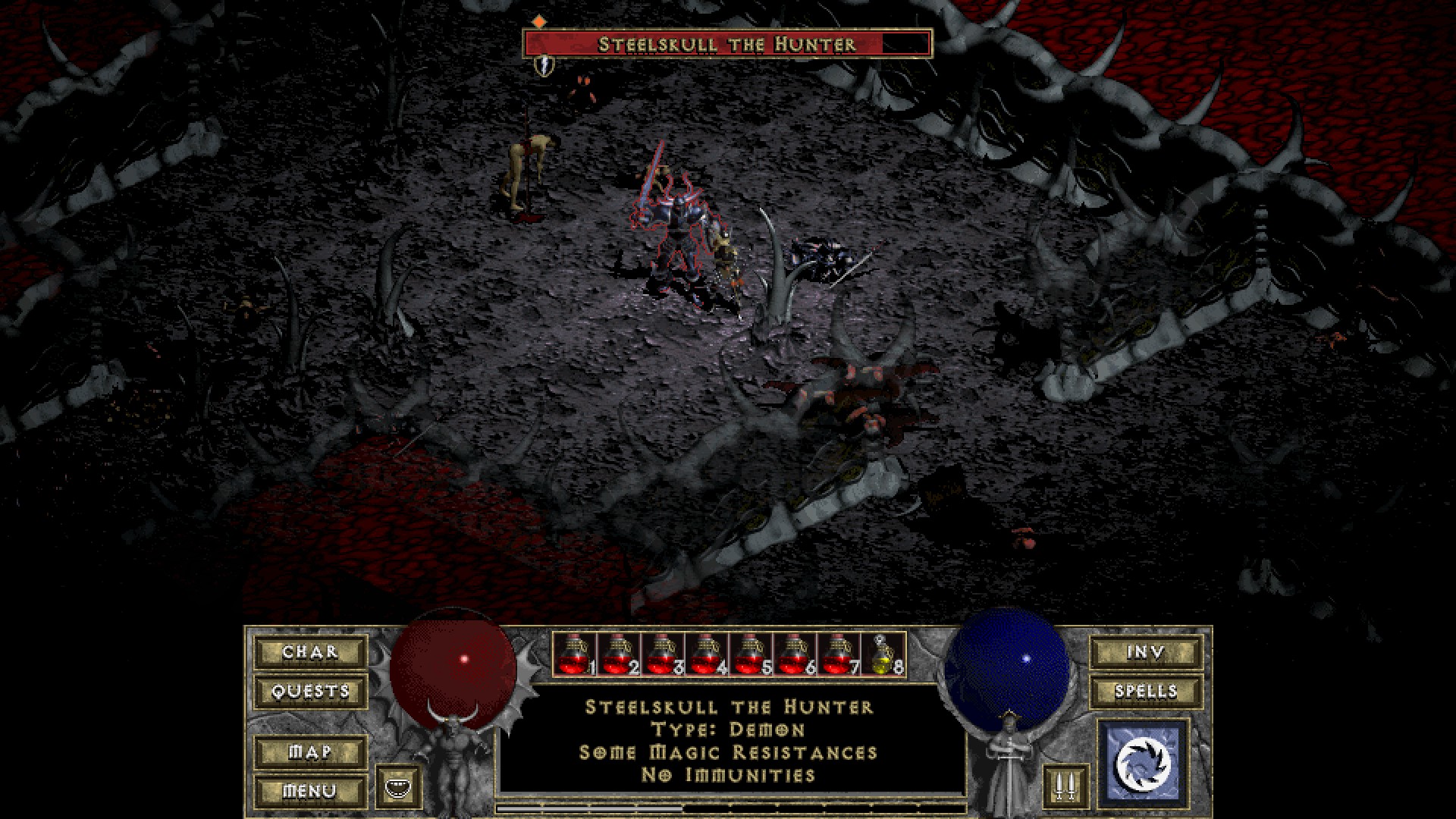Image resolution: width=1456 pixels, height=819 pixels.
Task: Show the QUESTS log
Action: click(310, 692)
